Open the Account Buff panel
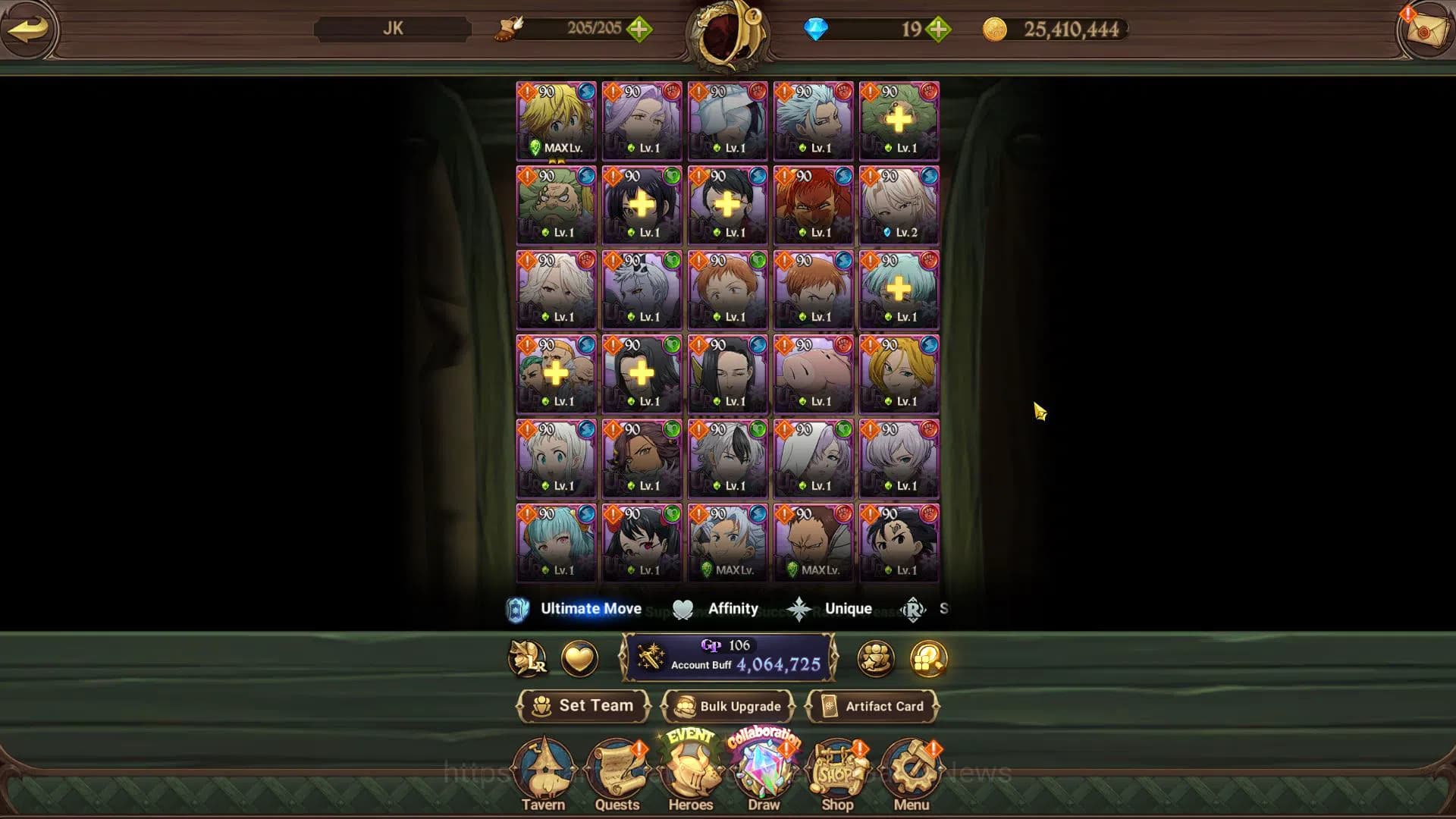 pyautogui.click(x=728, y=657)
